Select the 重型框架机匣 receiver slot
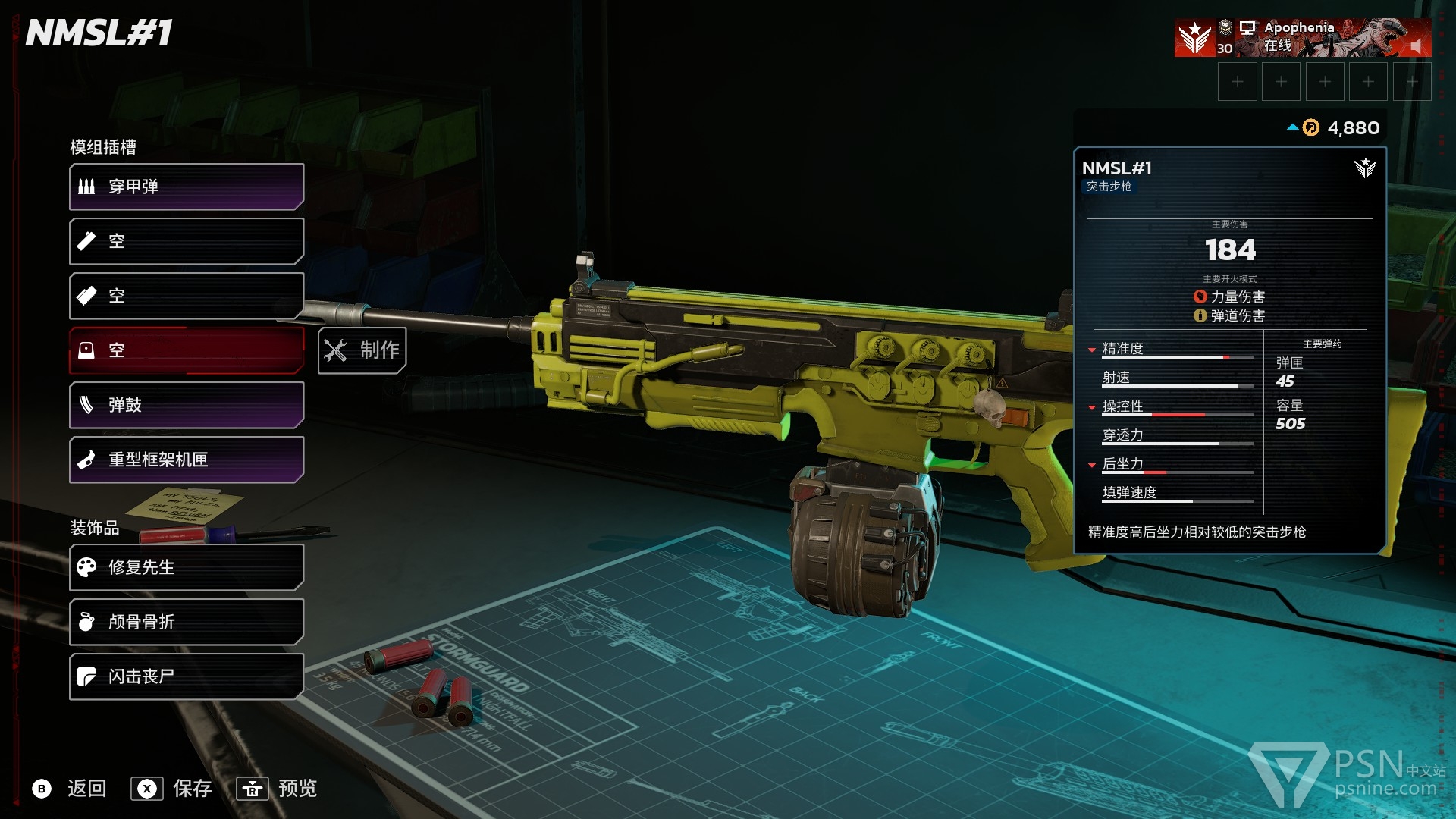 pos(187,460)
